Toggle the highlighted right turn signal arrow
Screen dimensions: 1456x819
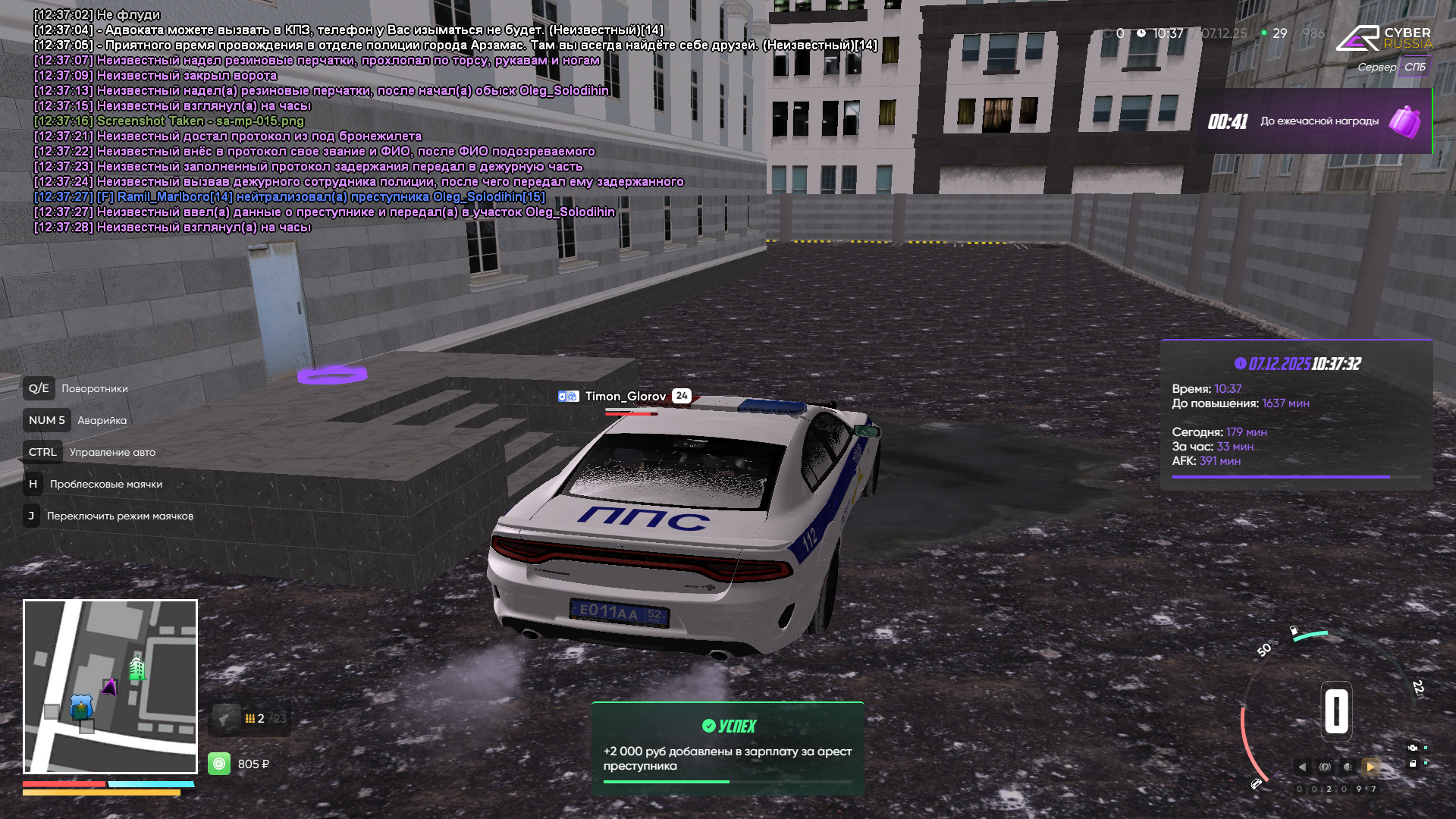(1370, 767)
